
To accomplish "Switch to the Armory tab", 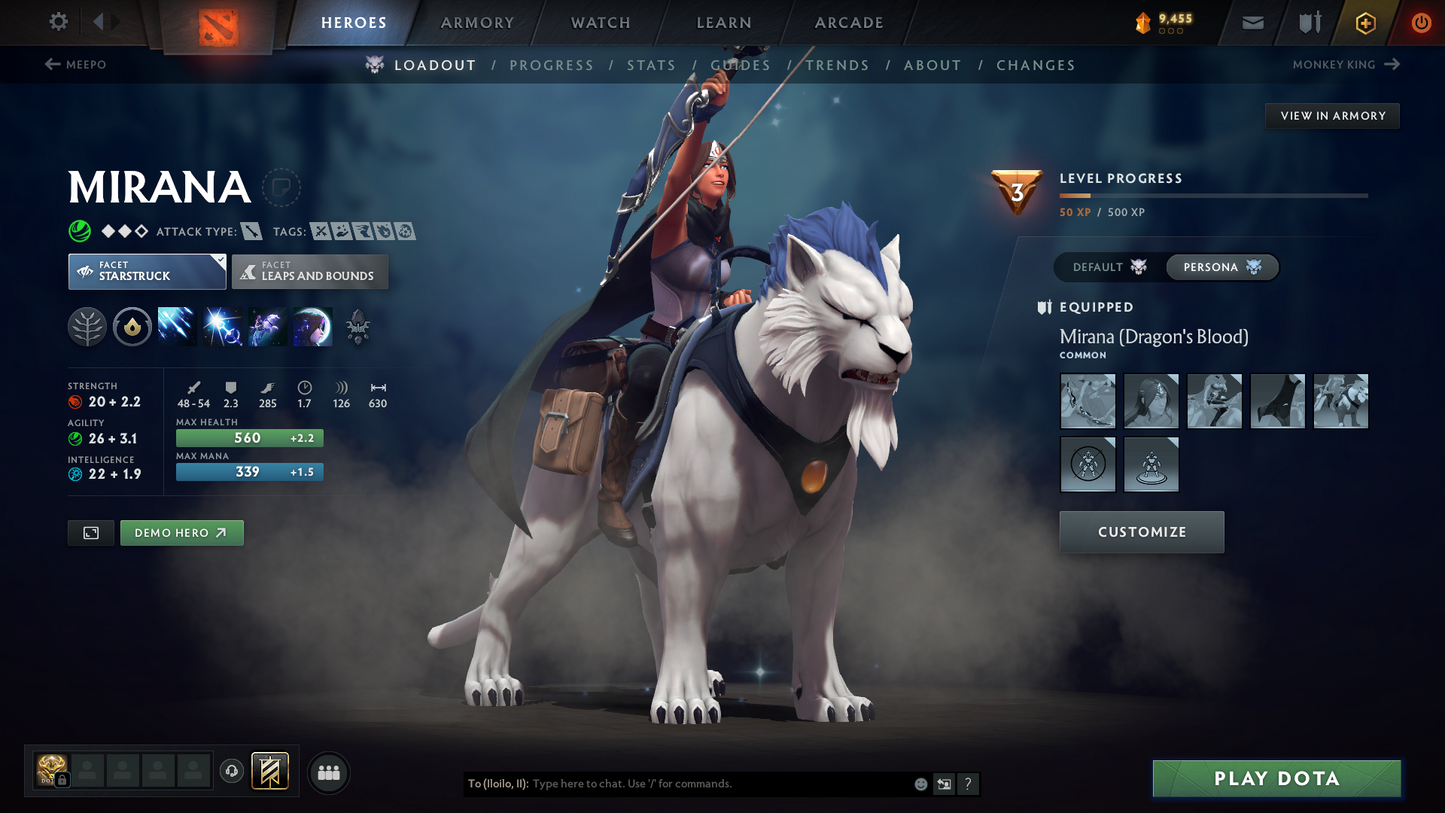I will tap(477, 23).
